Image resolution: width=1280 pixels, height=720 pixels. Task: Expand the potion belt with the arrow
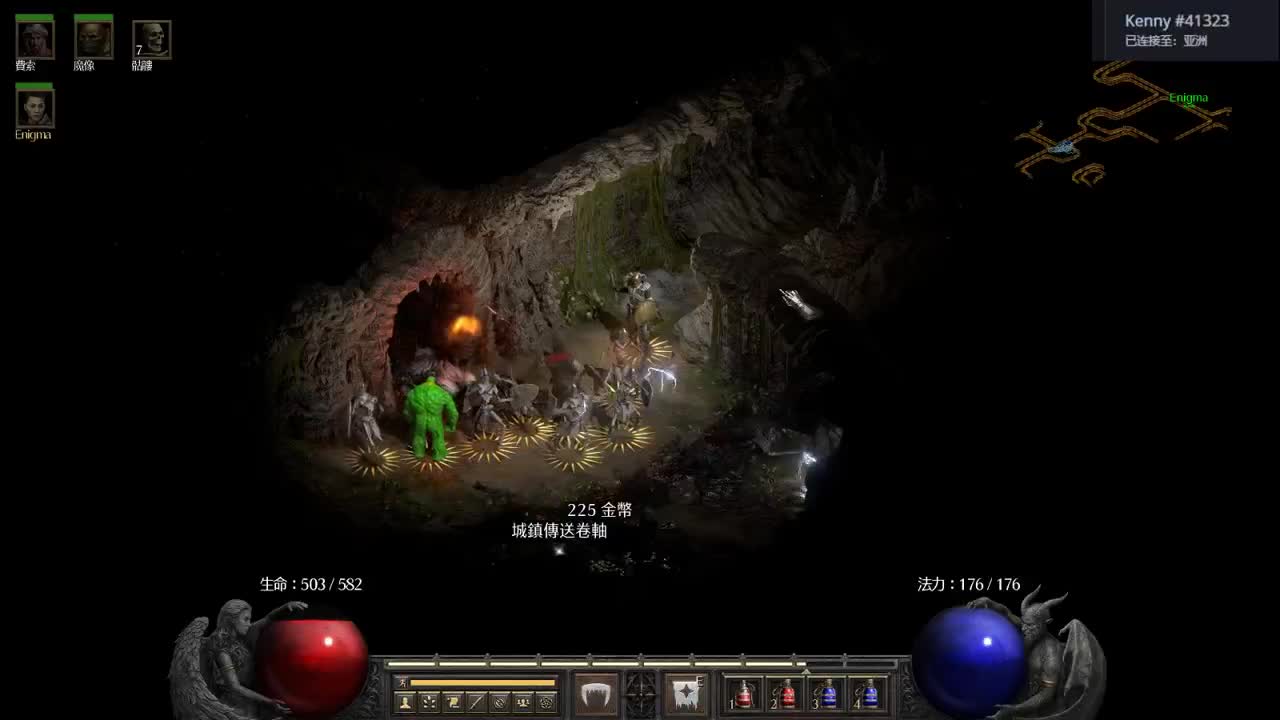click(x=806, y=670)
